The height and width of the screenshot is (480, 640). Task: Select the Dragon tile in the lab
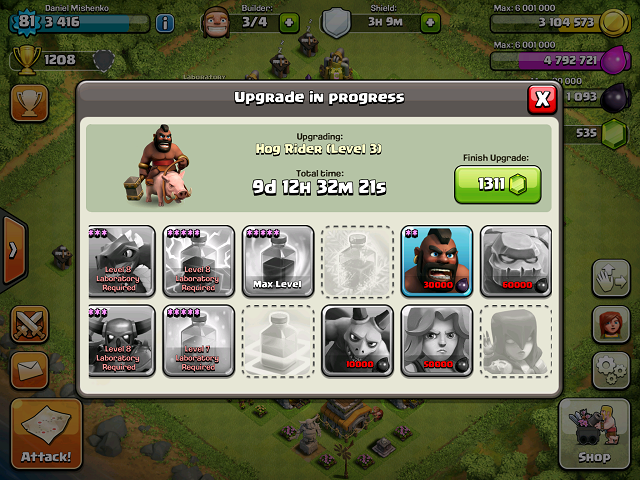(122, 260)
